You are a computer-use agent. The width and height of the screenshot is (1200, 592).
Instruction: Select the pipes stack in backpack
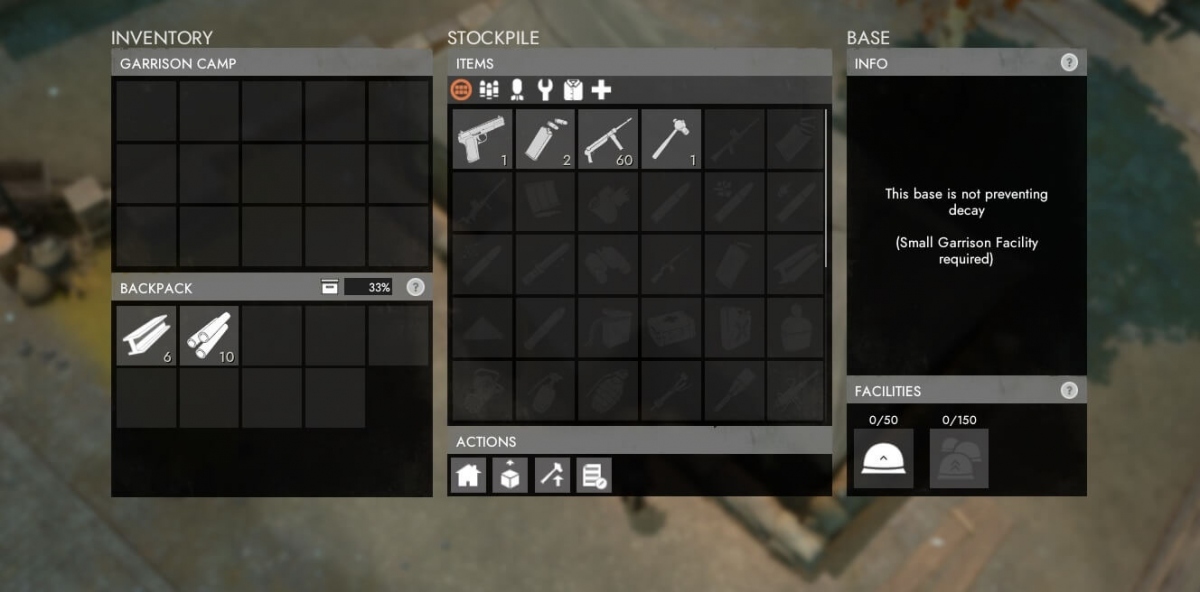pos(209,336)
